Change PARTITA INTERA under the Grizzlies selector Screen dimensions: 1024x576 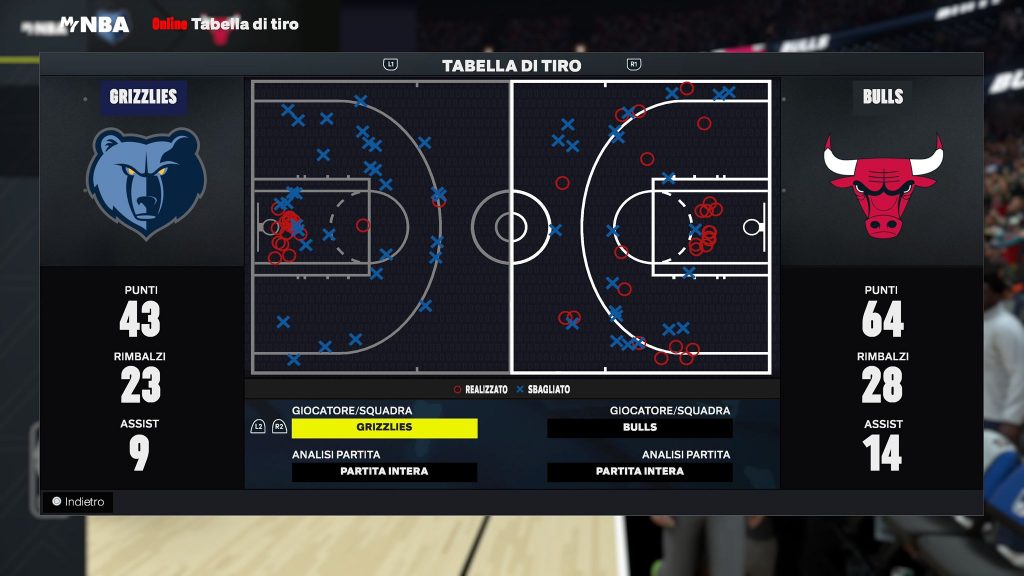pos(384,472)
